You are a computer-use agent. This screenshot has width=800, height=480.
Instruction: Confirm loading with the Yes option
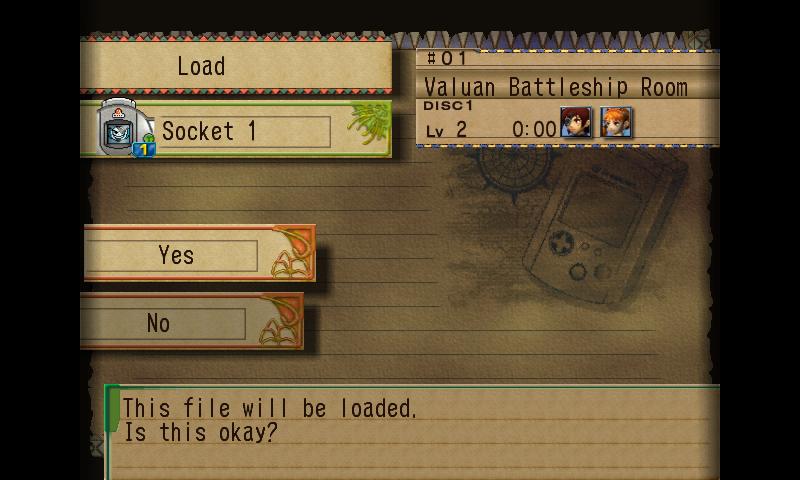click(177, 255)
